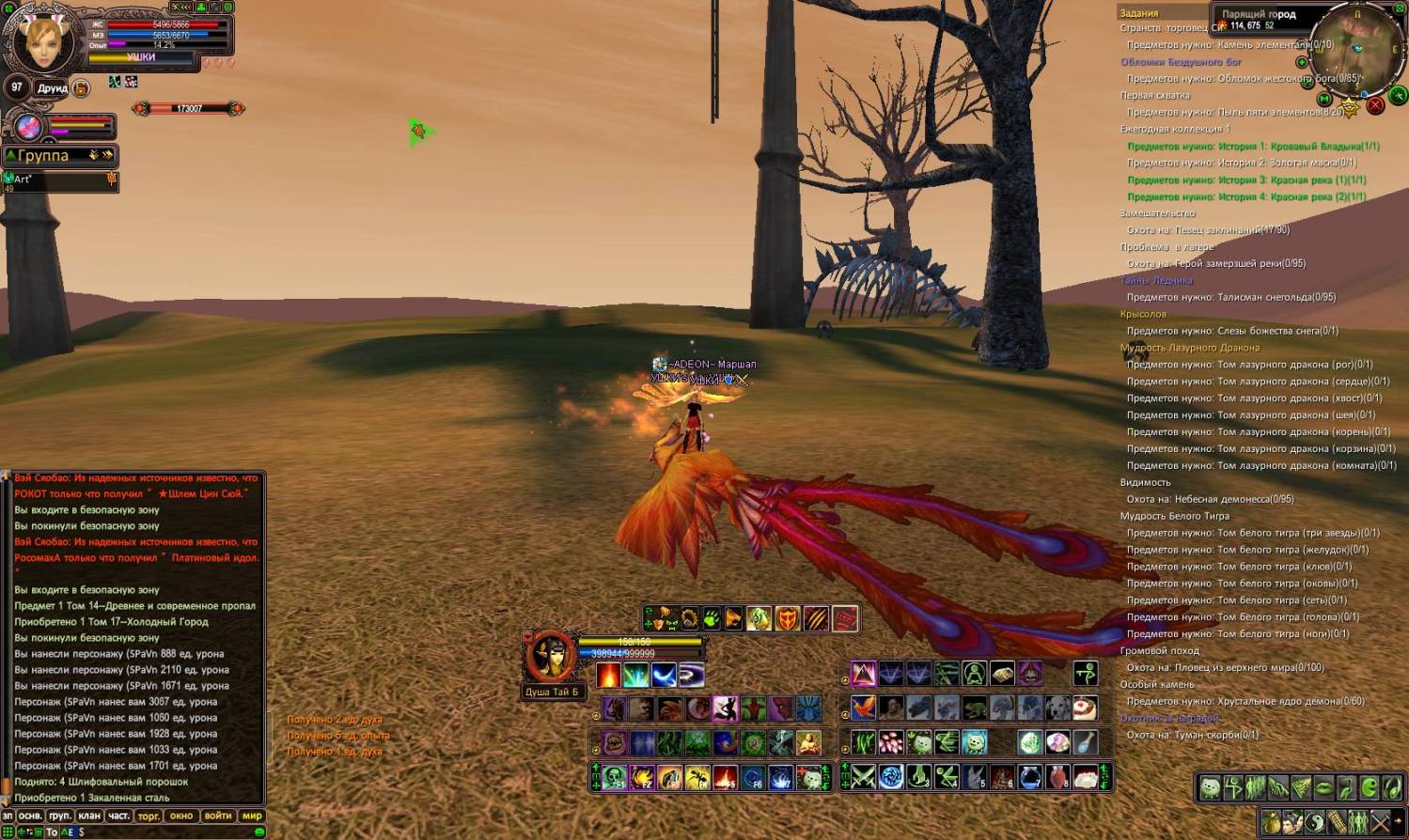
Task: Click the green M map button
Action: tap(1324, 99)
